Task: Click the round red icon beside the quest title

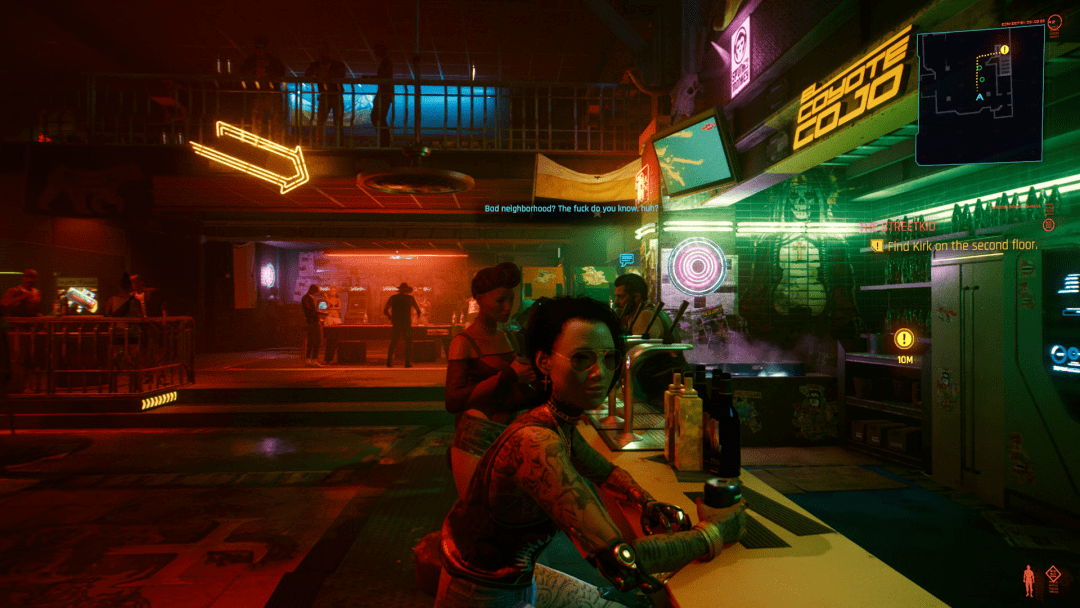Action: [x=1049, y=226]
